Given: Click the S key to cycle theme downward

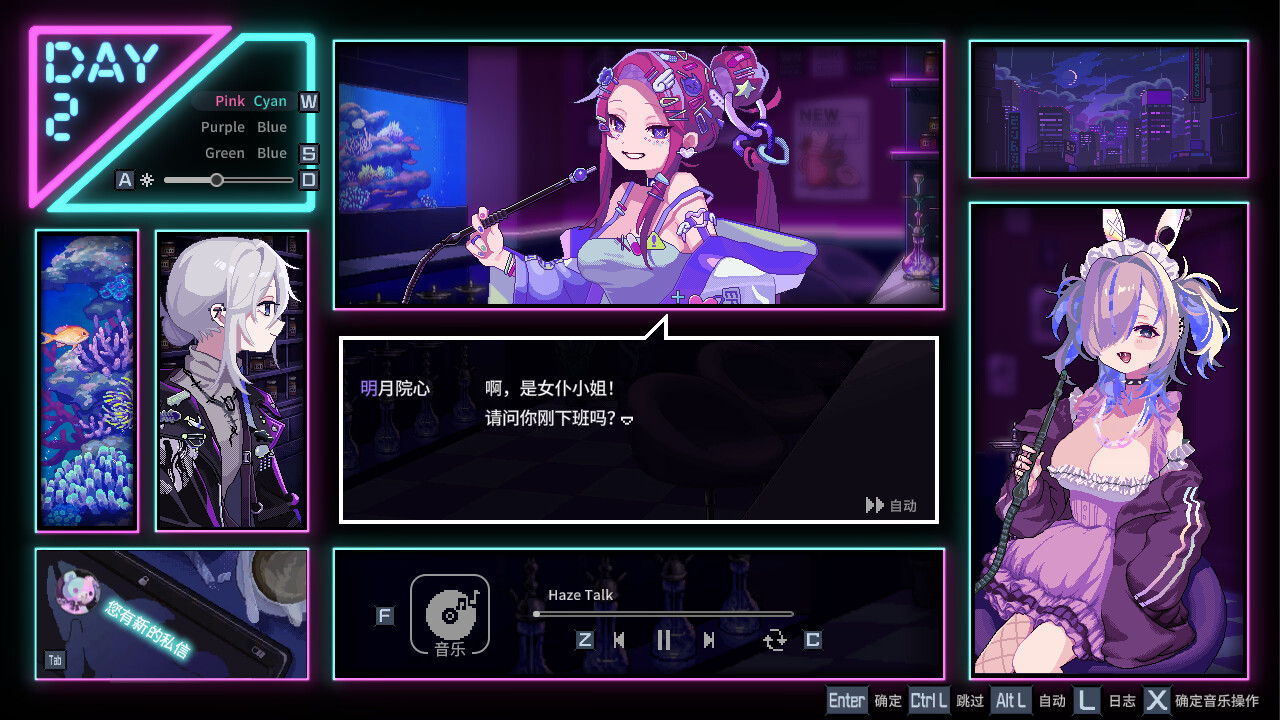Looking at the screenshot, I should (308, 153).
